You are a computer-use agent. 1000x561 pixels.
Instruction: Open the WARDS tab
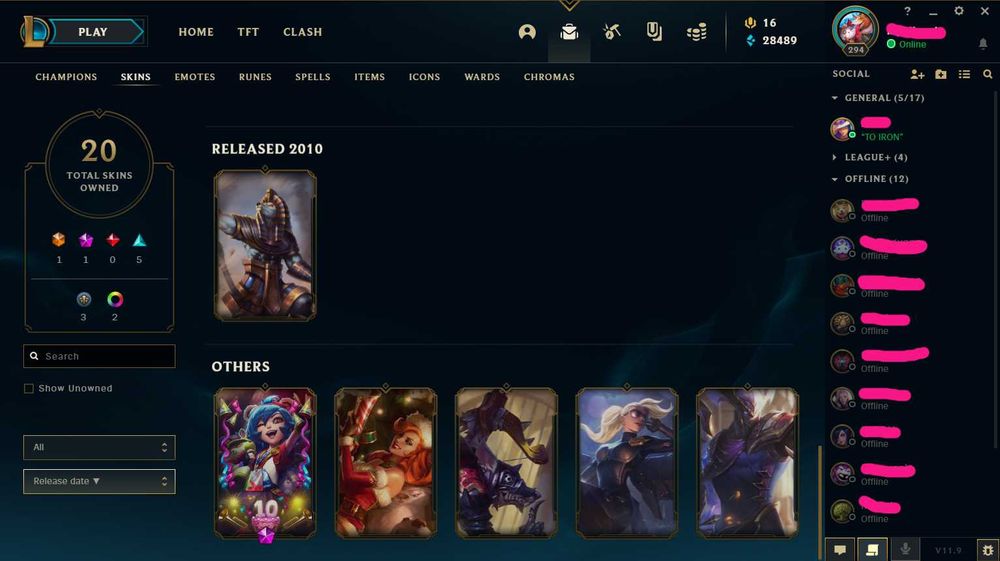pos(482,77)
